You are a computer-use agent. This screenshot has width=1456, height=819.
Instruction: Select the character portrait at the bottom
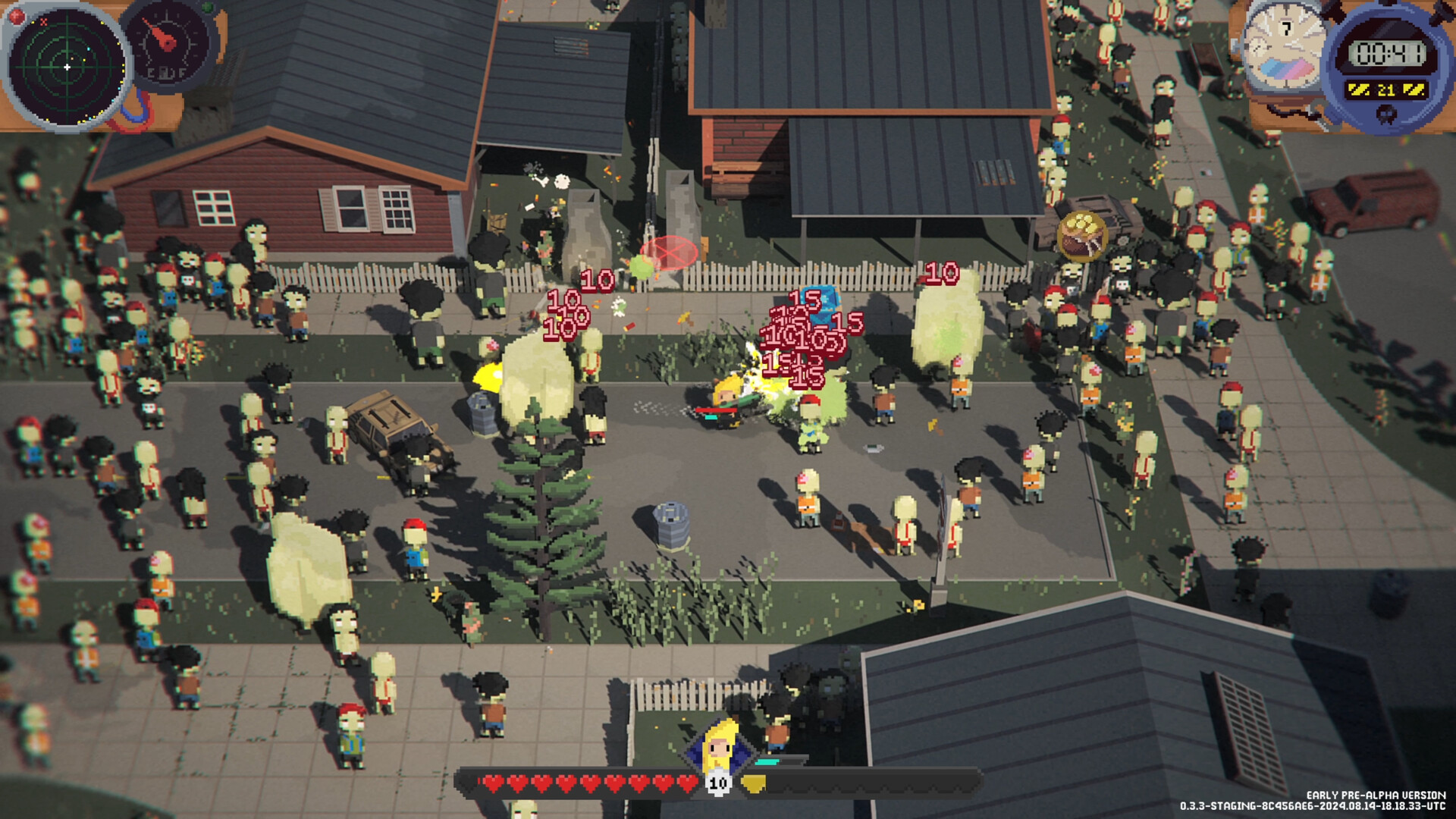pyautogui.click(x=718, y=748)
